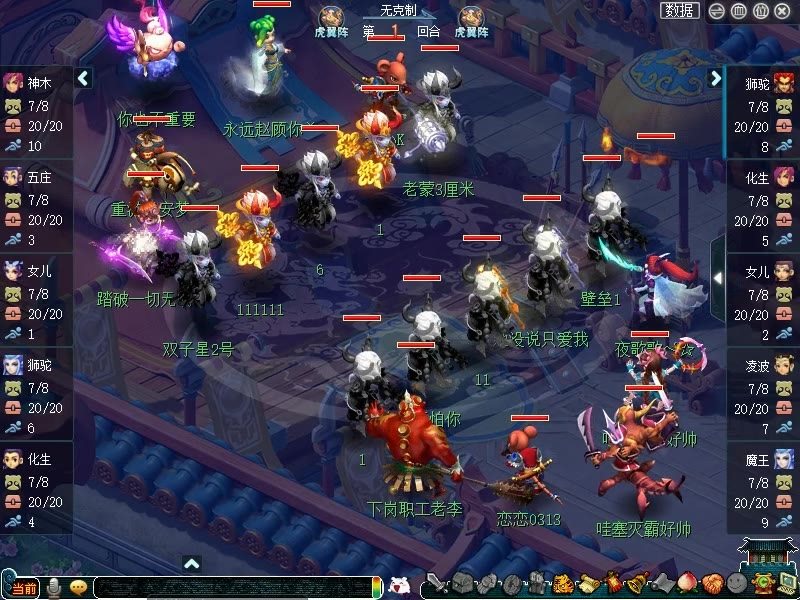Collapse the right team panel arrow
800x600 pixels.
715,77
